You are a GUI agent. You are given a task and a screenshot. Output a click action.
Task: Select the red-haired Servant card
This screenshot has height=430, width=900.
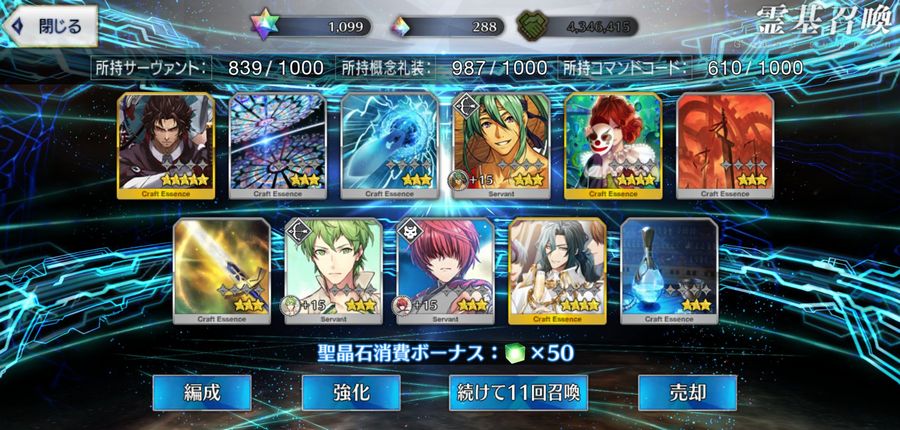click(x=445, y=268)
